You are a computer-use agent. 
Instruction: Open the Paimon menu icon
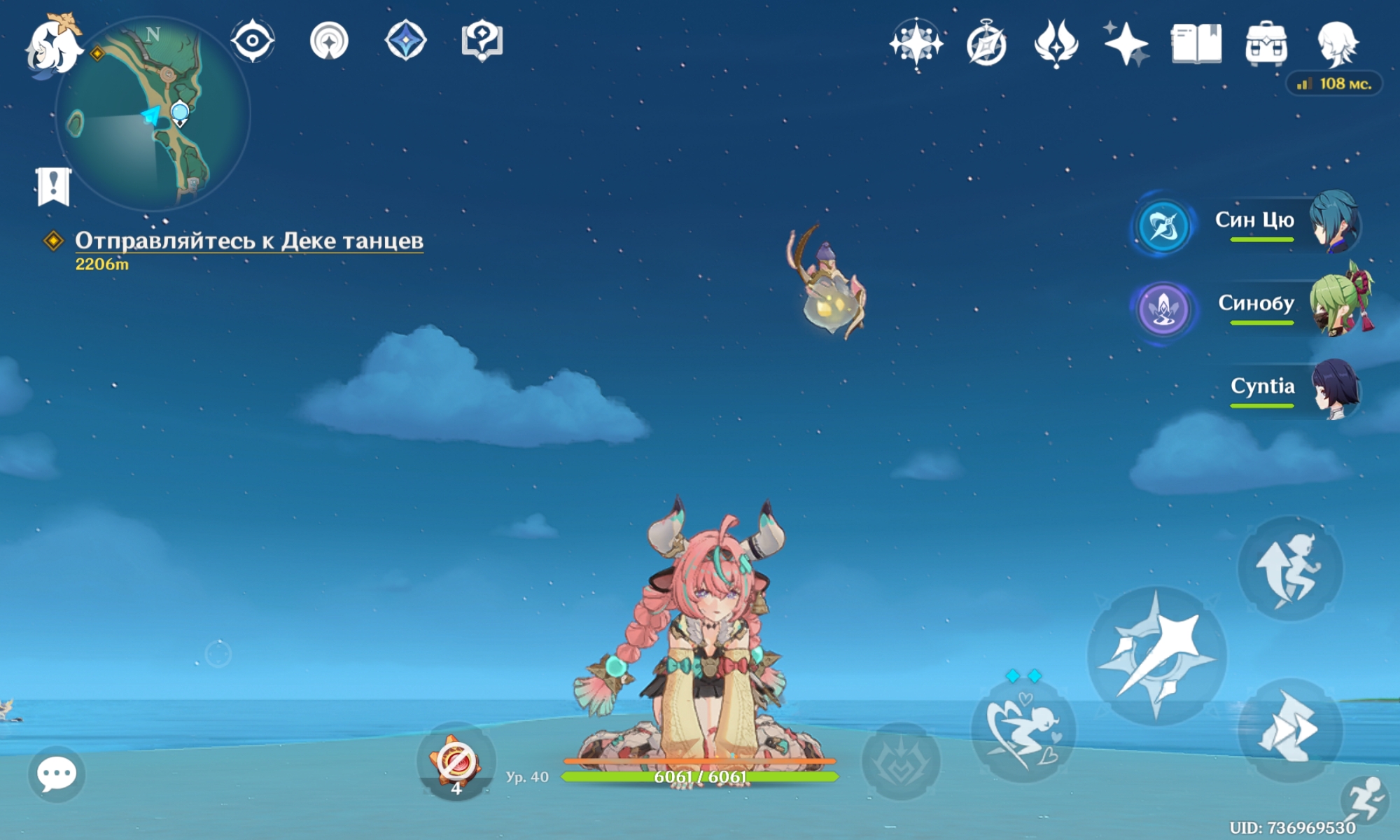coord(52,45)
